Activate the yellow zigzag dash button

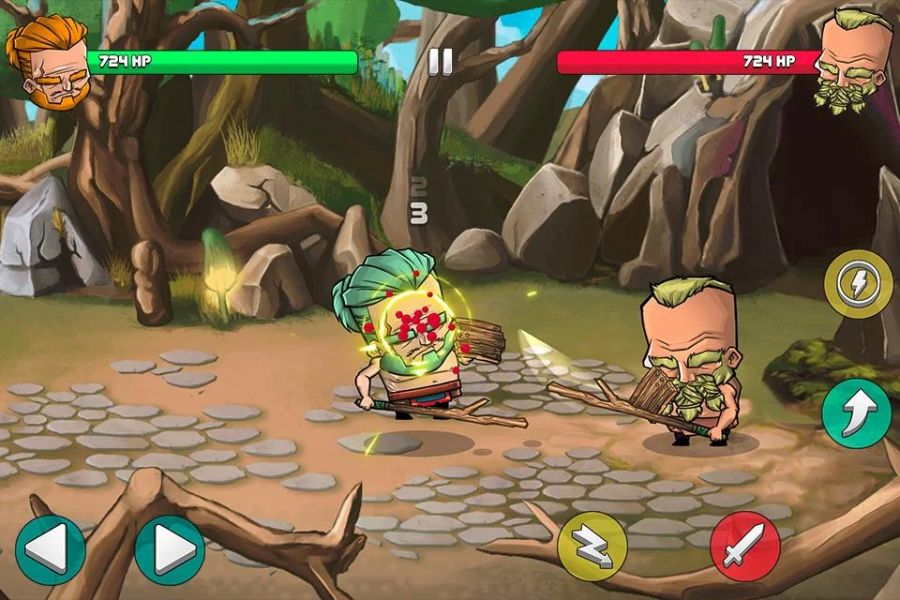(592, 546)
